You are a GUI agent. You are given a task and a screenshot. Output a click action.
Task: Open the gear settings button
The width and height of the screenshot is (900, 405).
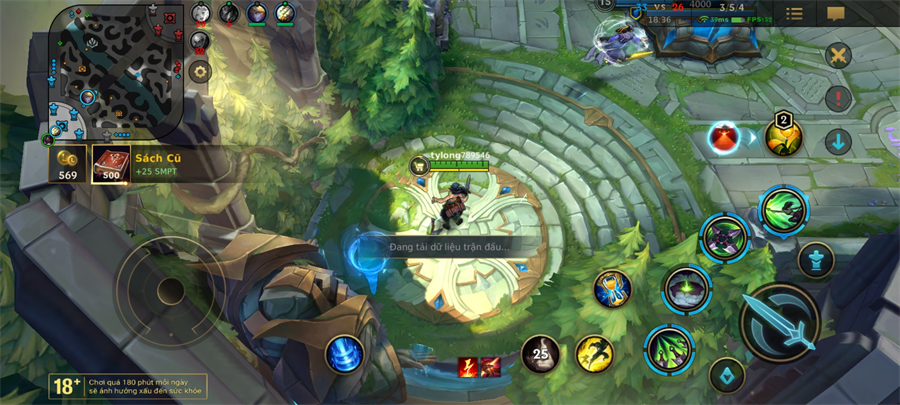(x=199, y=71)
